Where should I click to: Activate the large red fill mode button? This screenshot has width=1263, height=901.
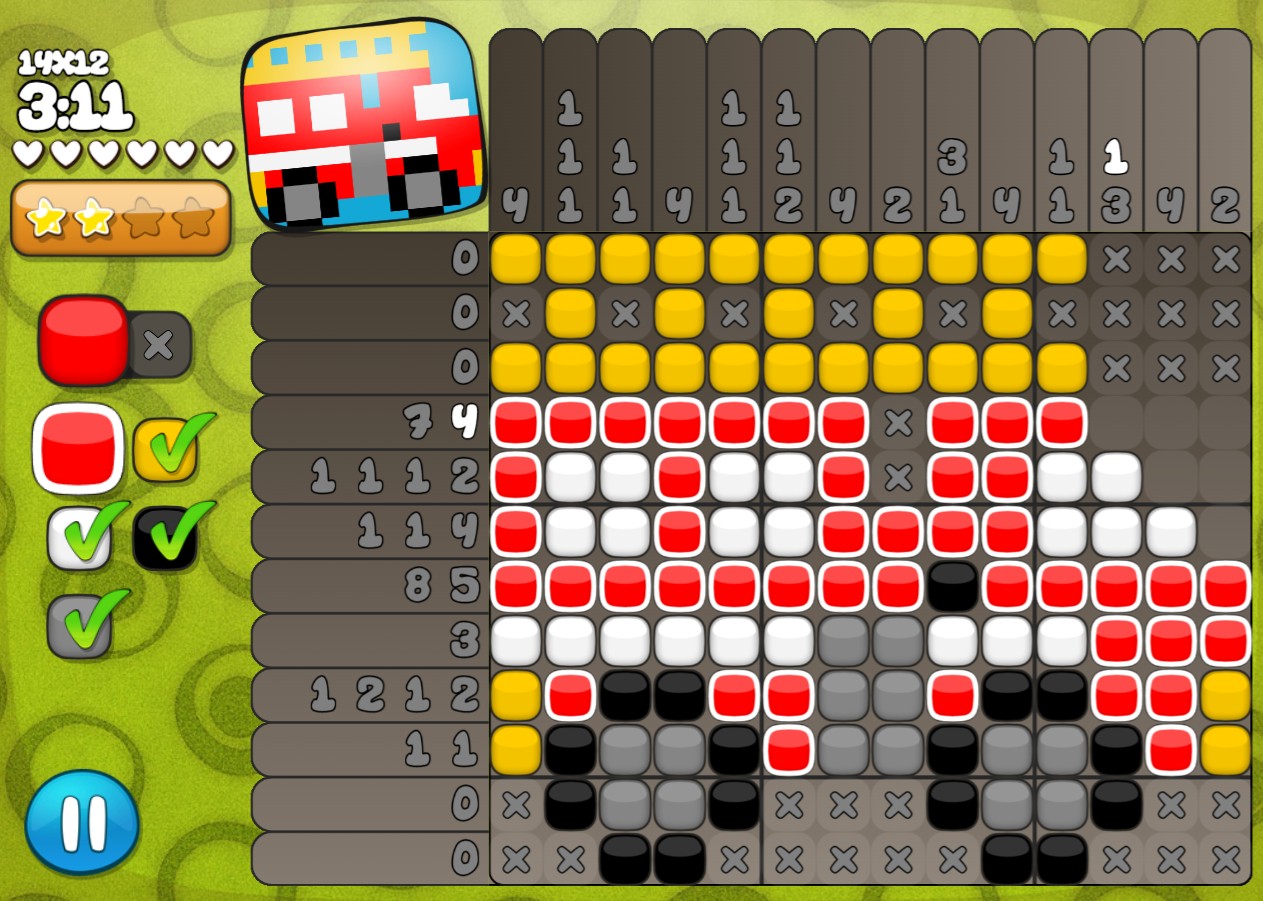click(x=84, y=340)
